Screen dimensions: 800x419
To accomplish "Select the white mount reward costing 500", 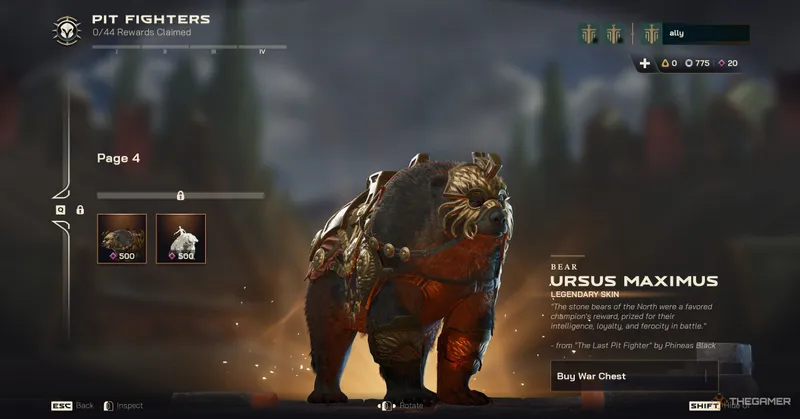I will click(181, 238).
